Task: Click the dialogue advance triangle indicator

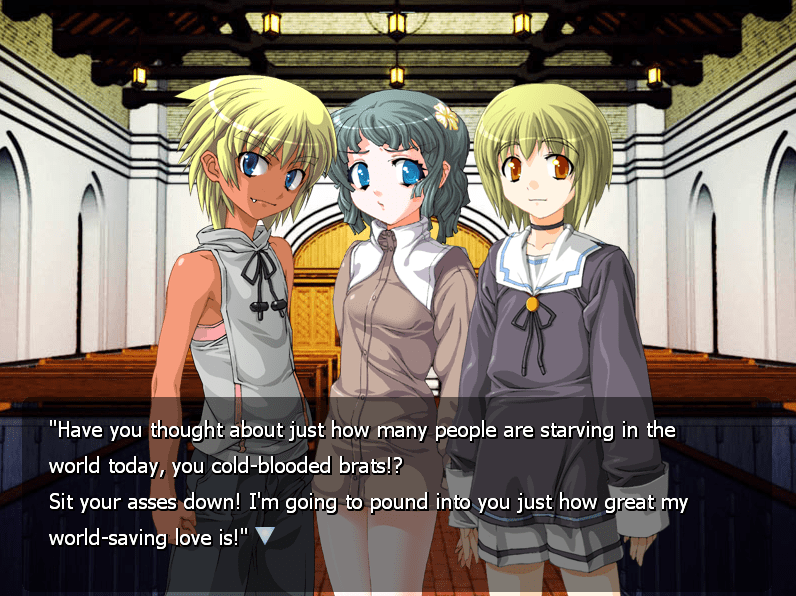Action: [x=265, y=535]
